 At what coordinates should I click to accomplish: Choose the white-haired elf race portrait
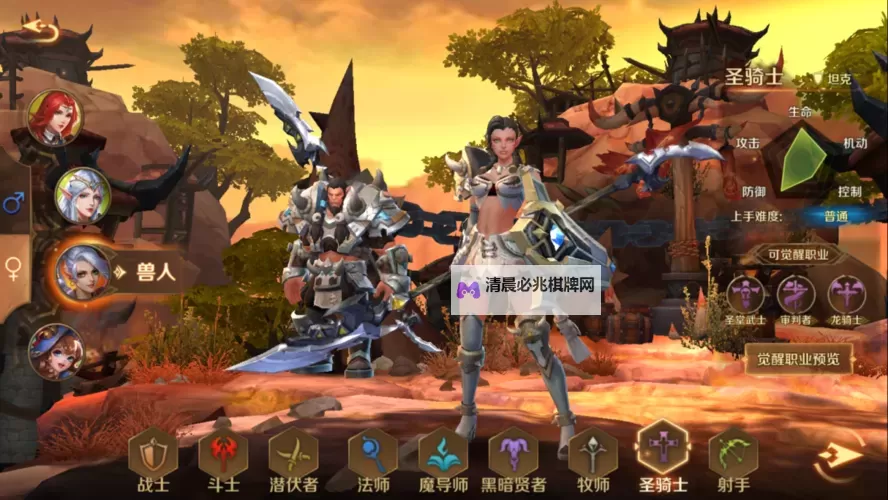click(x=81, y=194)
